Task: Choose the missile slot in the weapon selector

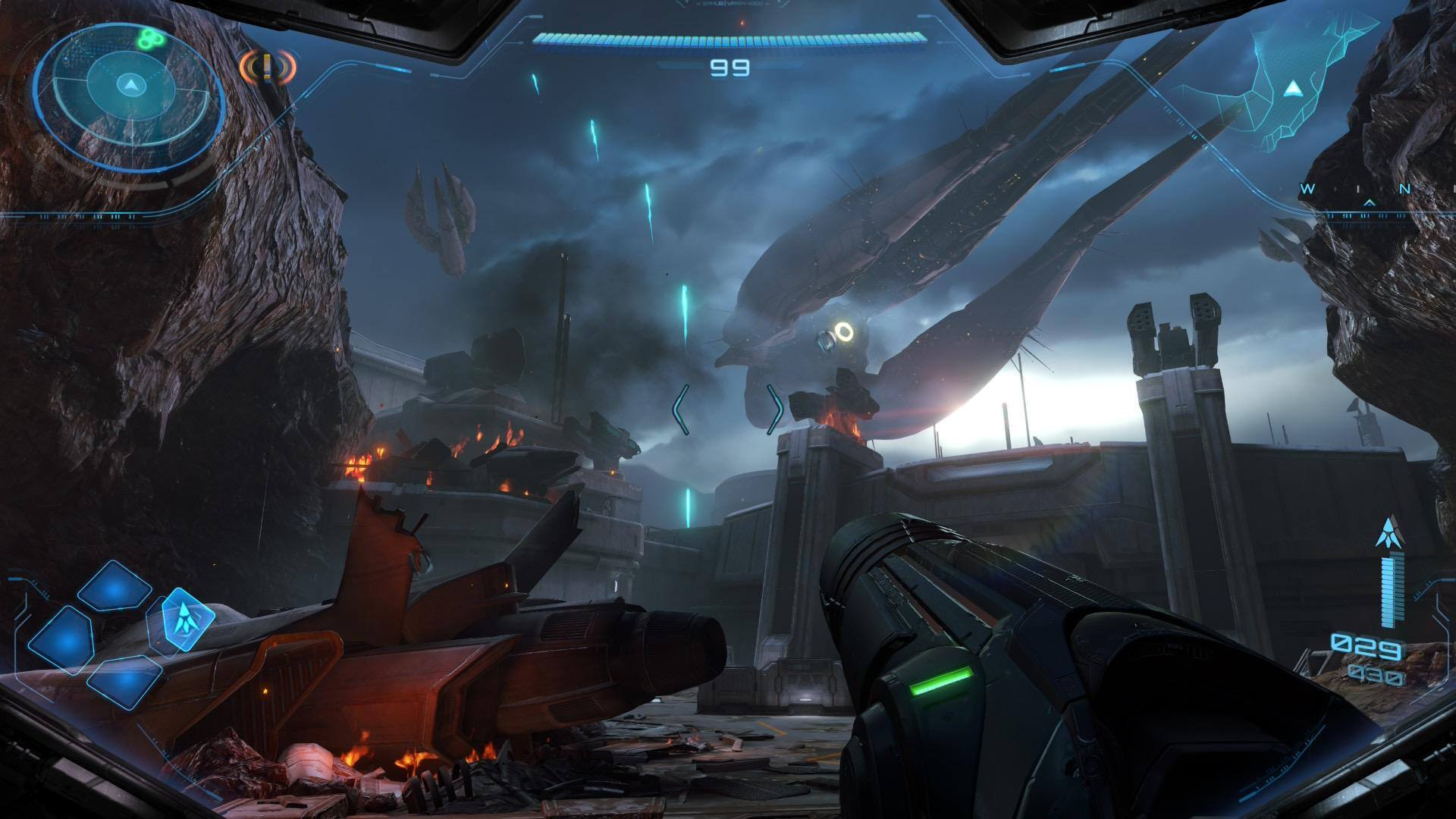Action: 182,620
